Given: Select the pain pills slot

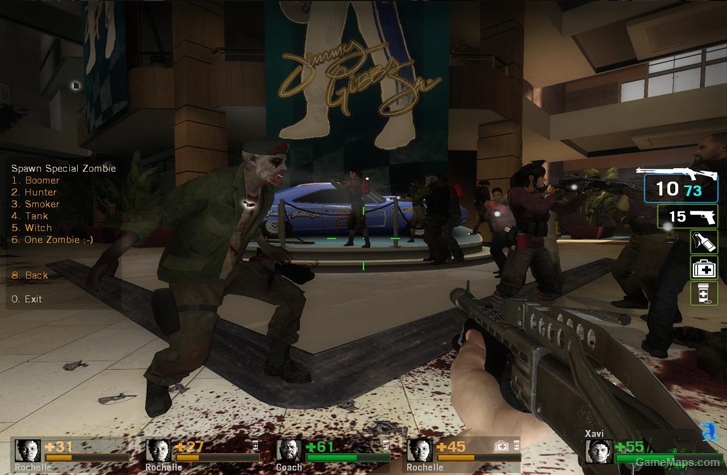Looking at the screenshot, I should tap(704, 292).
